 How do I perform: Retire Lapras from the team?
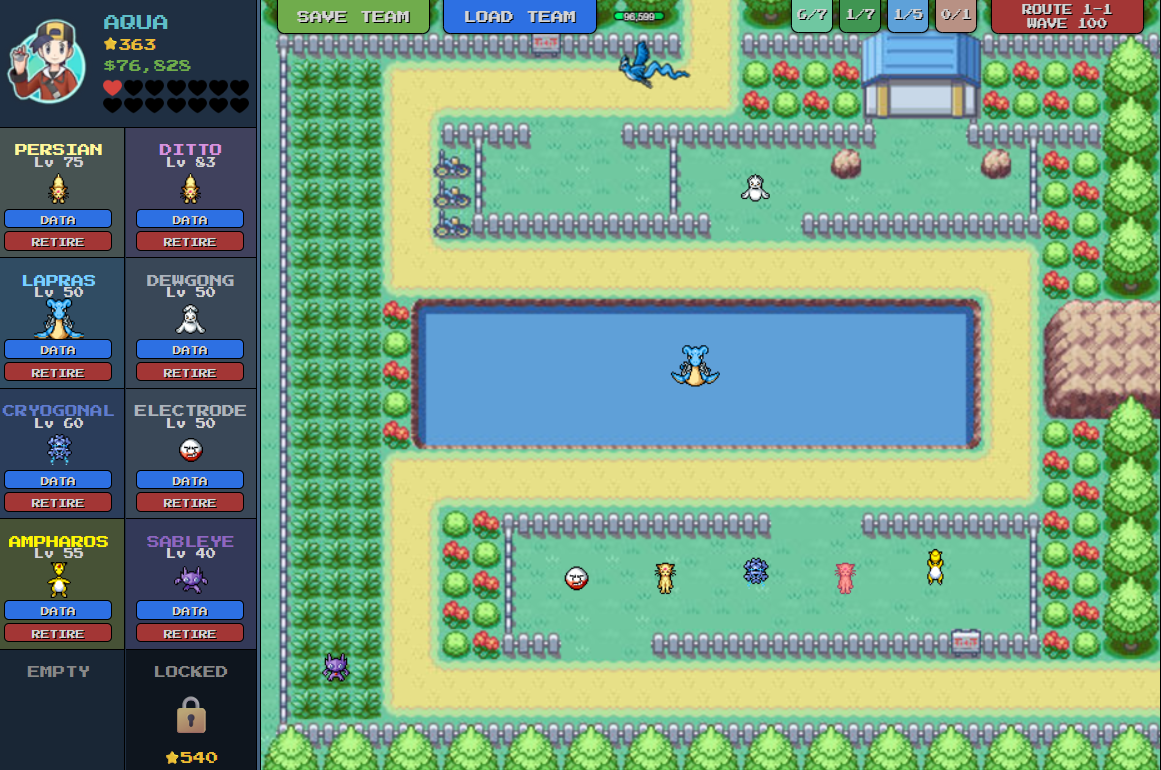[x=58, y=372]
